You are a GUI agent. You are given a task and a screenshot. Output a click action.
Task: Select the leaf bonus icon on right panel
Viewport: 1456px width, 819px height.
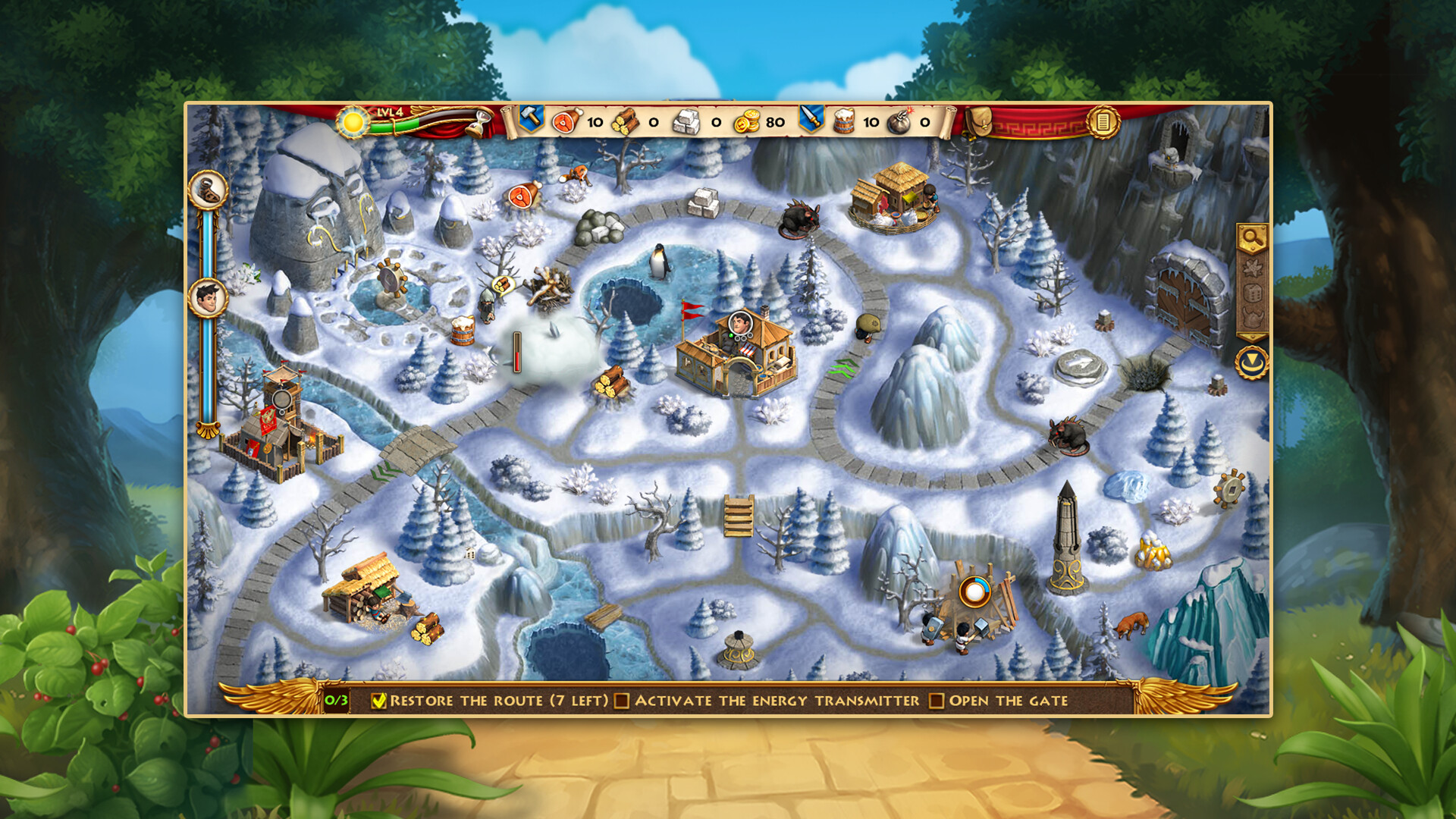(x=1250, y=267)
